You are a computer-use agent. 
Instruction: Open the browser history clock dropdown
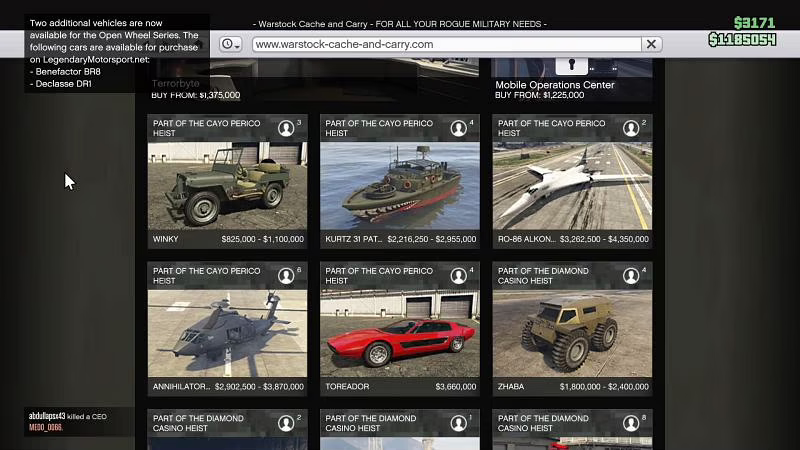click(x=231, y=44)
